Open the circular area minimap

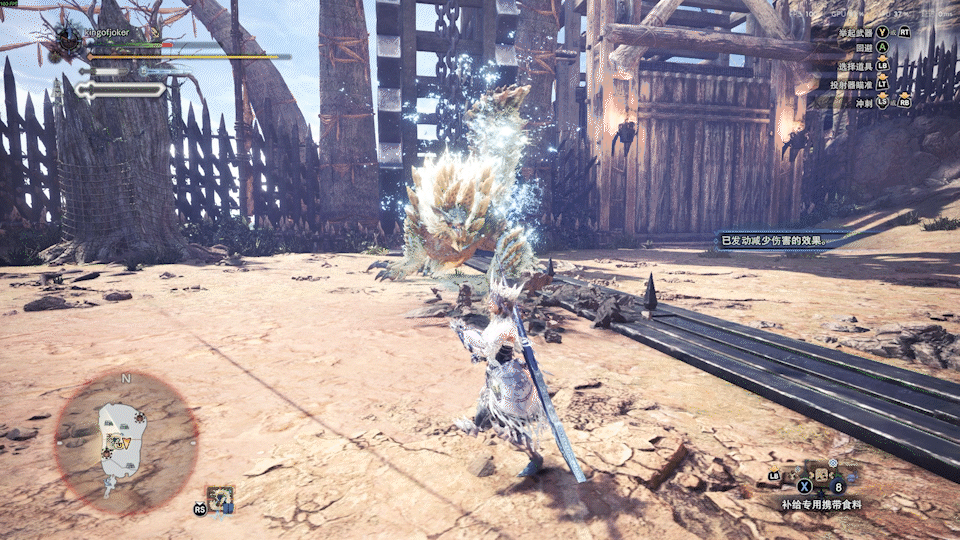click(125, 438)
